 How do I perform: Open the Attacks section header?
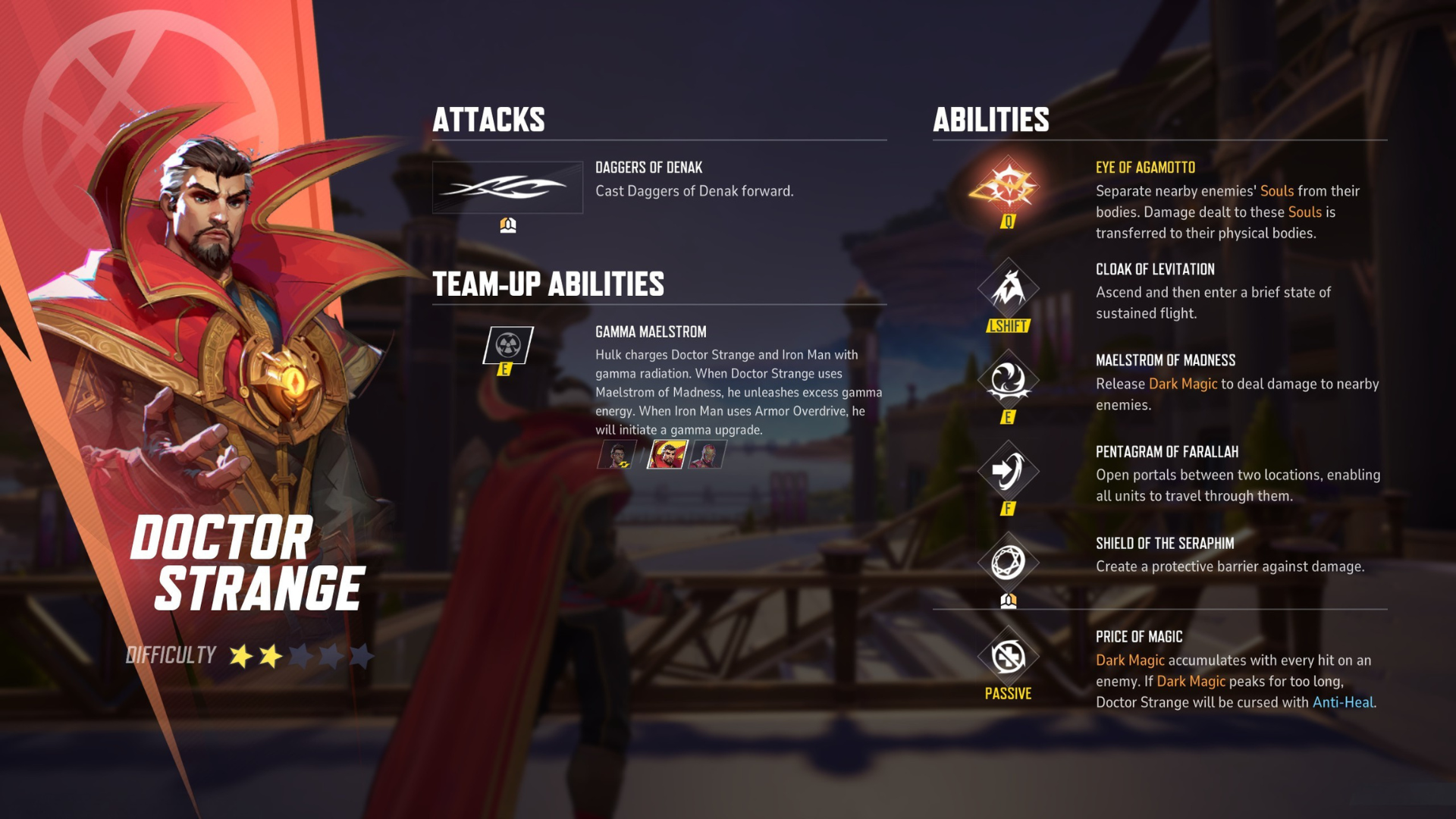click(x=489, y=119)
